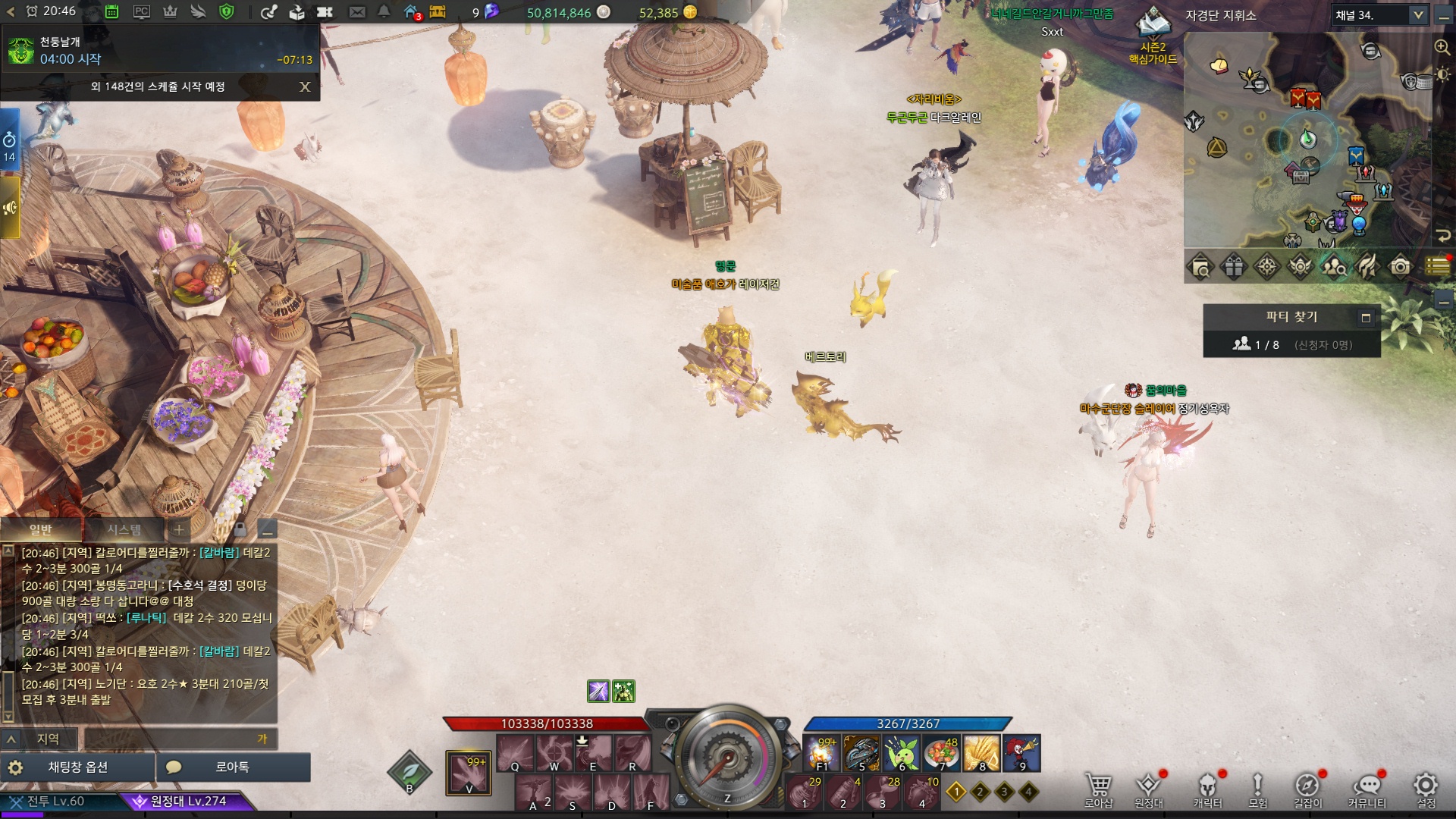
Task: Open the 길잡이 guide menu
Action: pyautogui.click(x=1307, y=790)
